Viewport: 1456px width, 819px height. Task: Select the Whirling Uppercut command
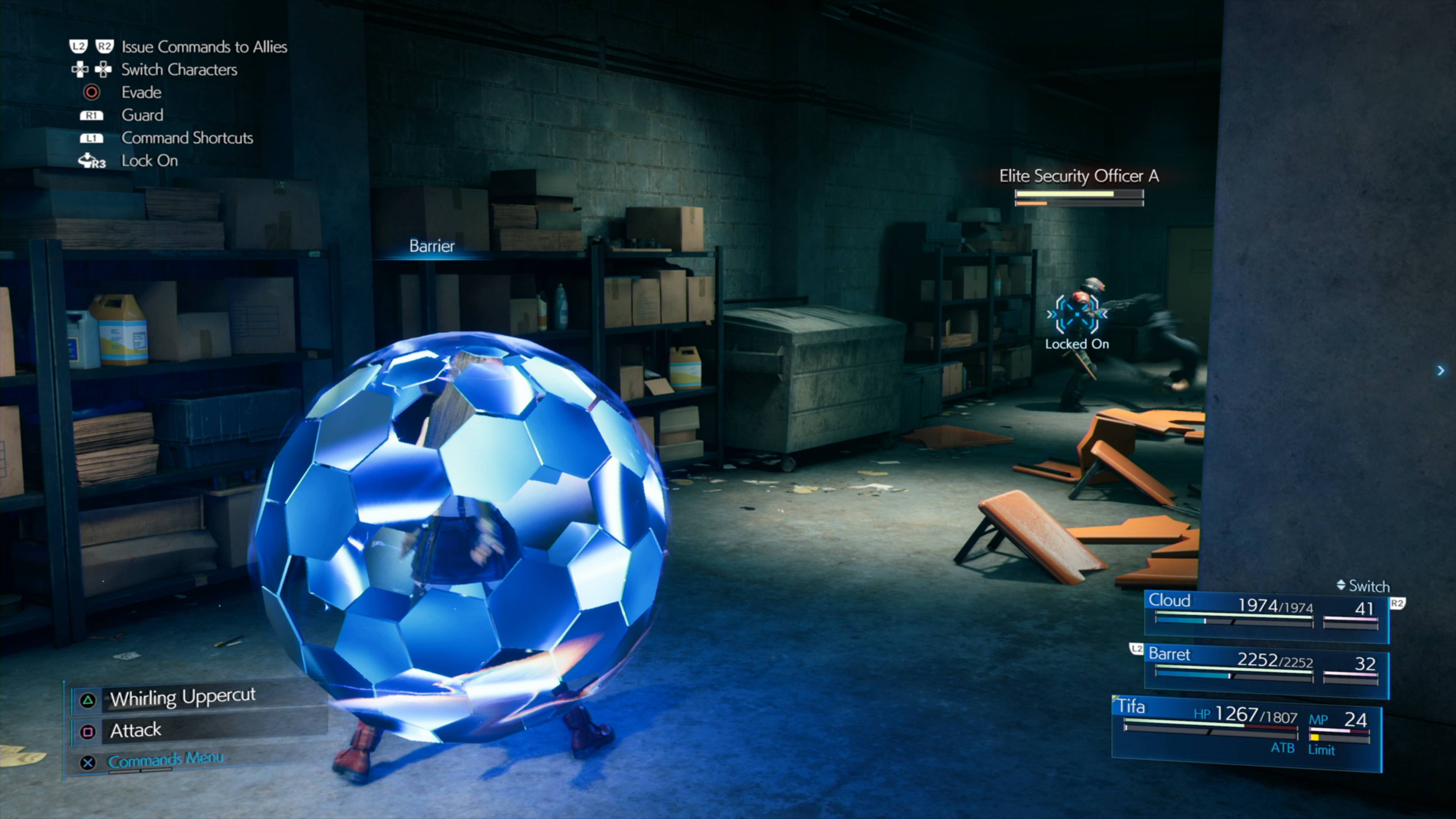[182, 698]
